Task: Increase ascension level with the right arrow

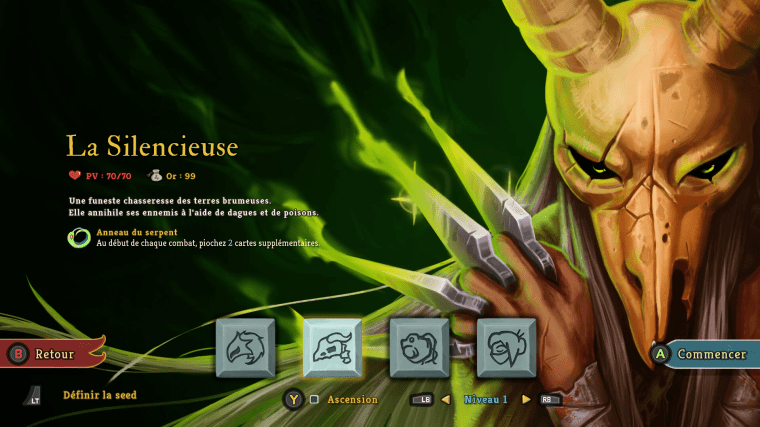Action: pyautogui.click(x=526, y=399)
